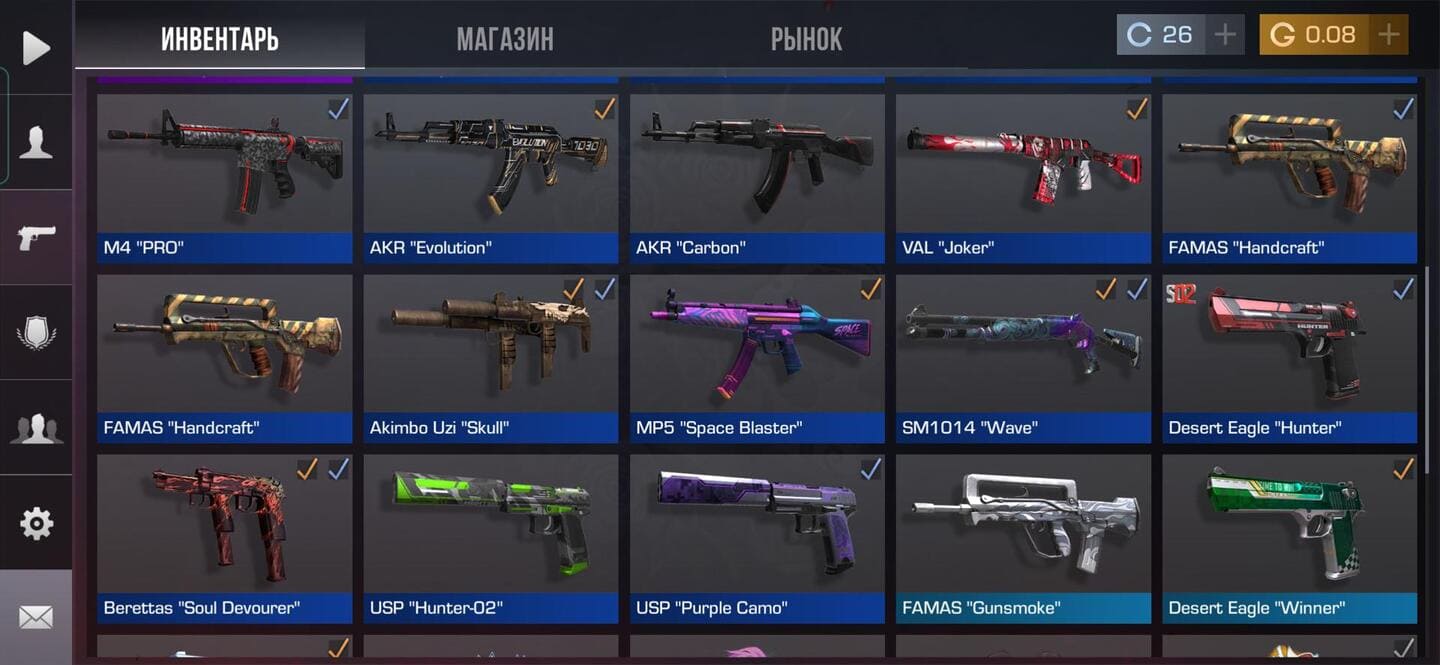Open the shield rank emblem icon
The image size is (1440, 665).
pyautogui.click(x=36, y=332)
